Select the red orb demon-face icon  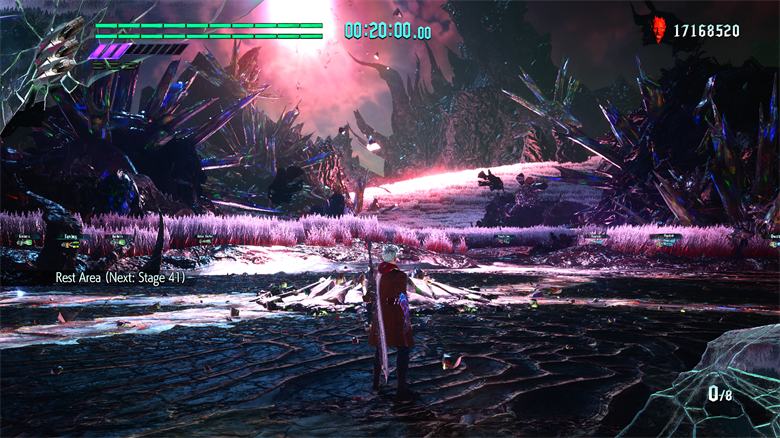[x=659, y=28]
